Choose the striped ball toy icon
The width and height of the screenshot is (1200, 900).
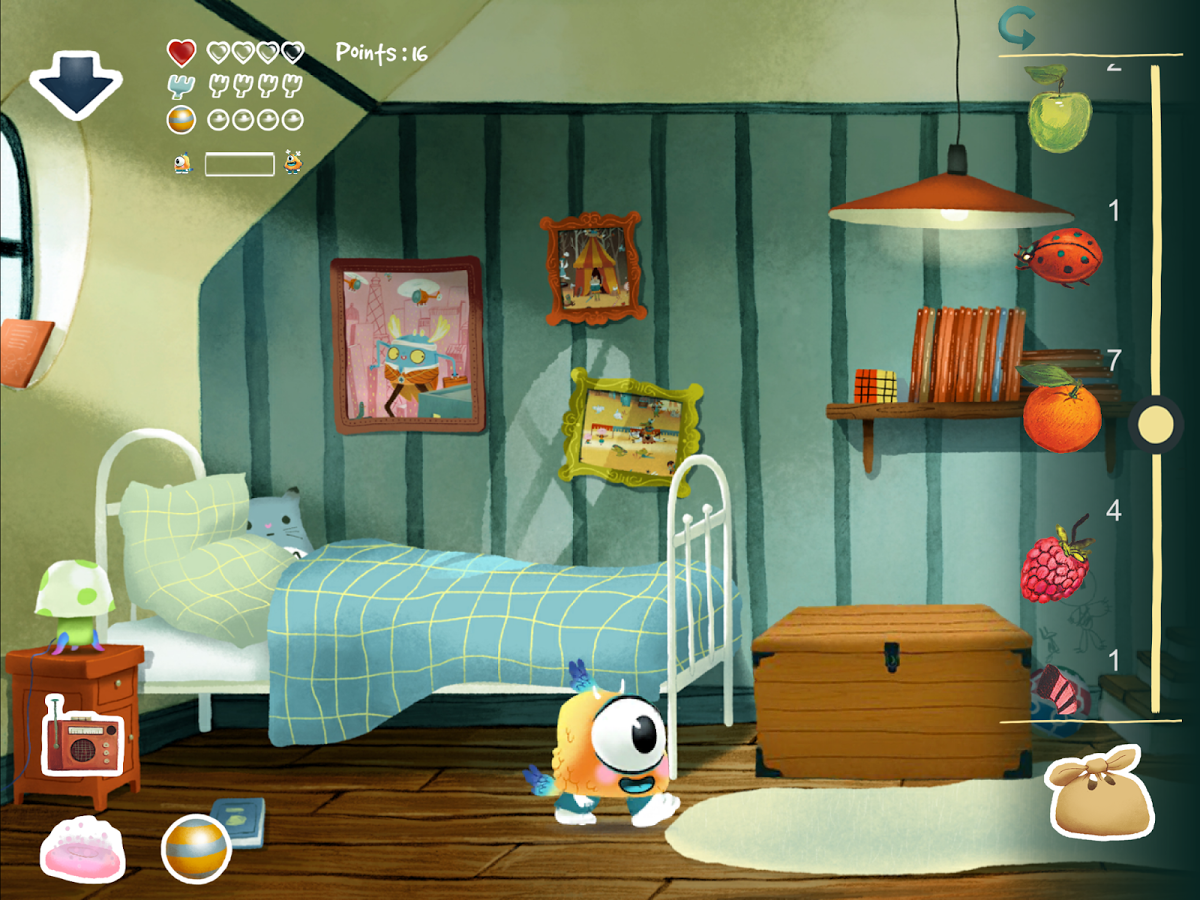[x=196, y=849]
